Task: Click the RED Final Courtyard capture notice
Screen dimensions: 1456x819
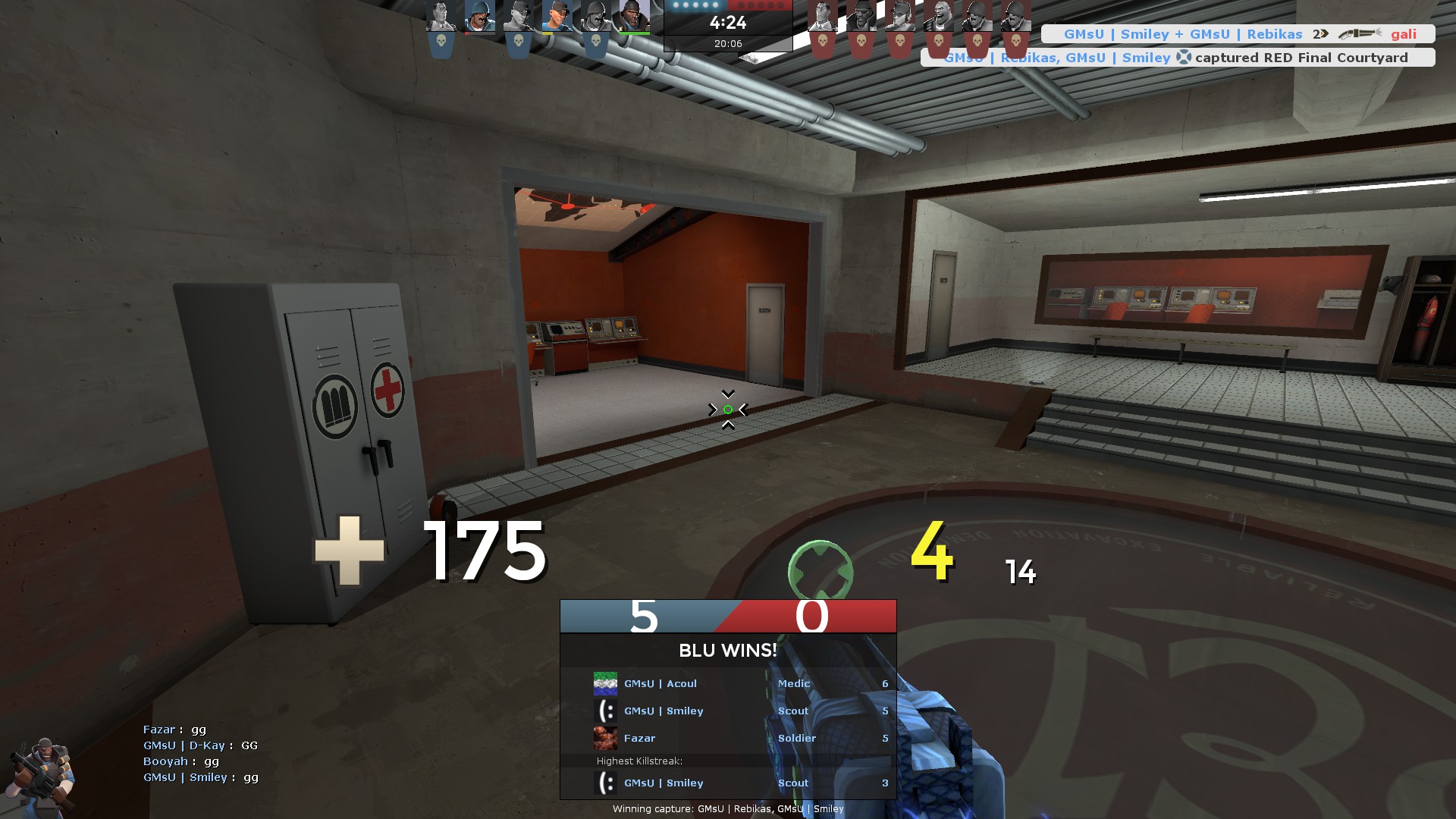Action: tap(1177, 58)
